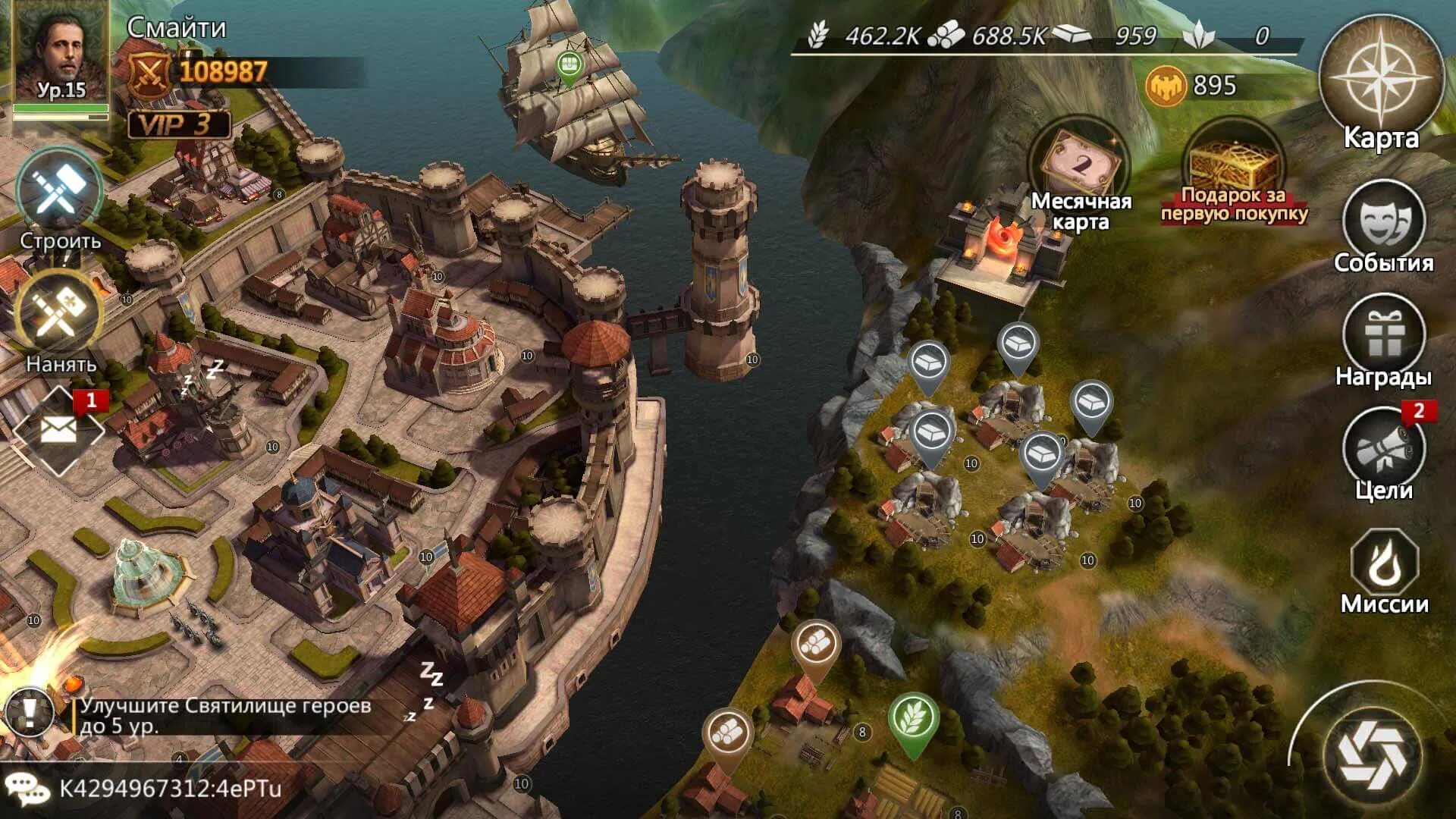Collect the green wheat resource marker
The image size is (1456, 819).
click(x=913, y=719)
